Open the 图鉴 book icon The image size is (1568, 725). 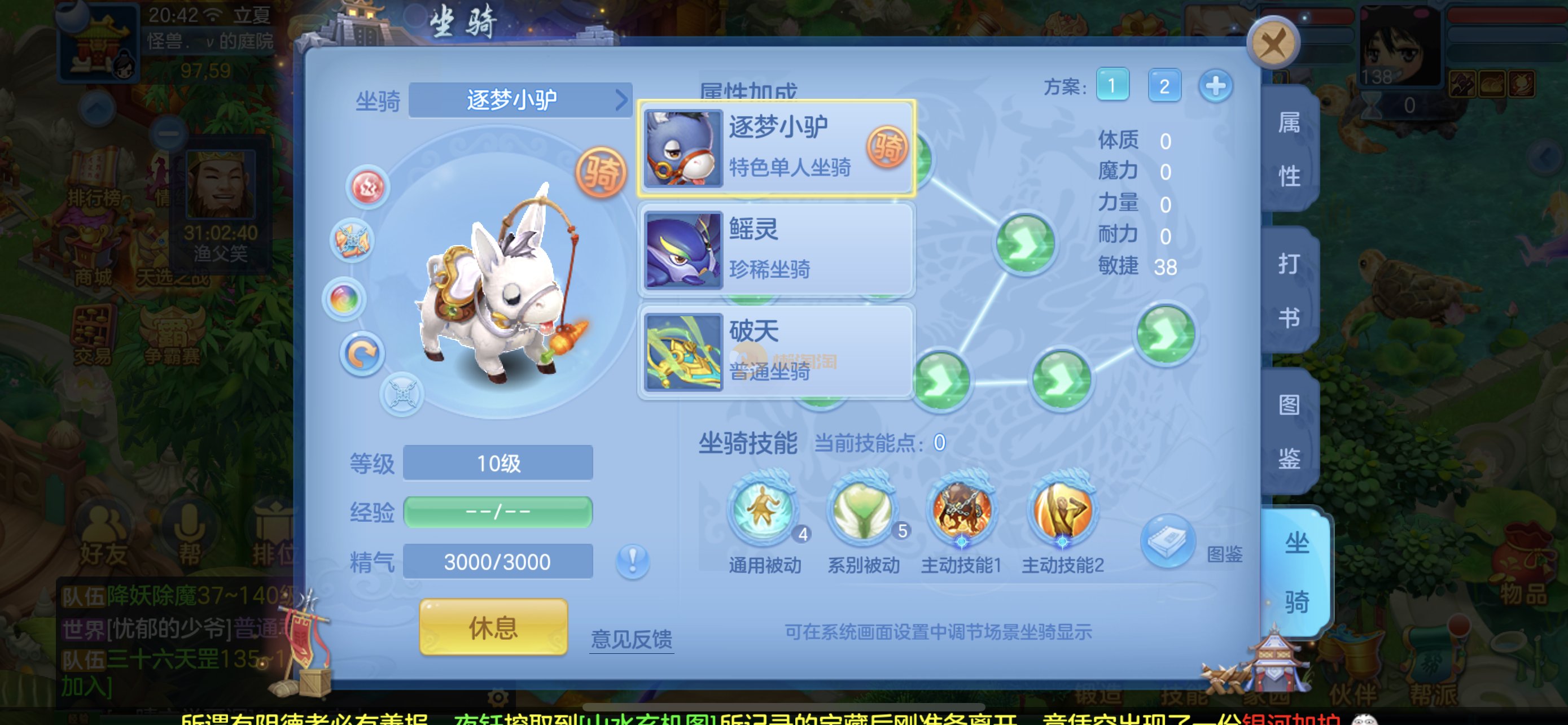pos(1167,541)
